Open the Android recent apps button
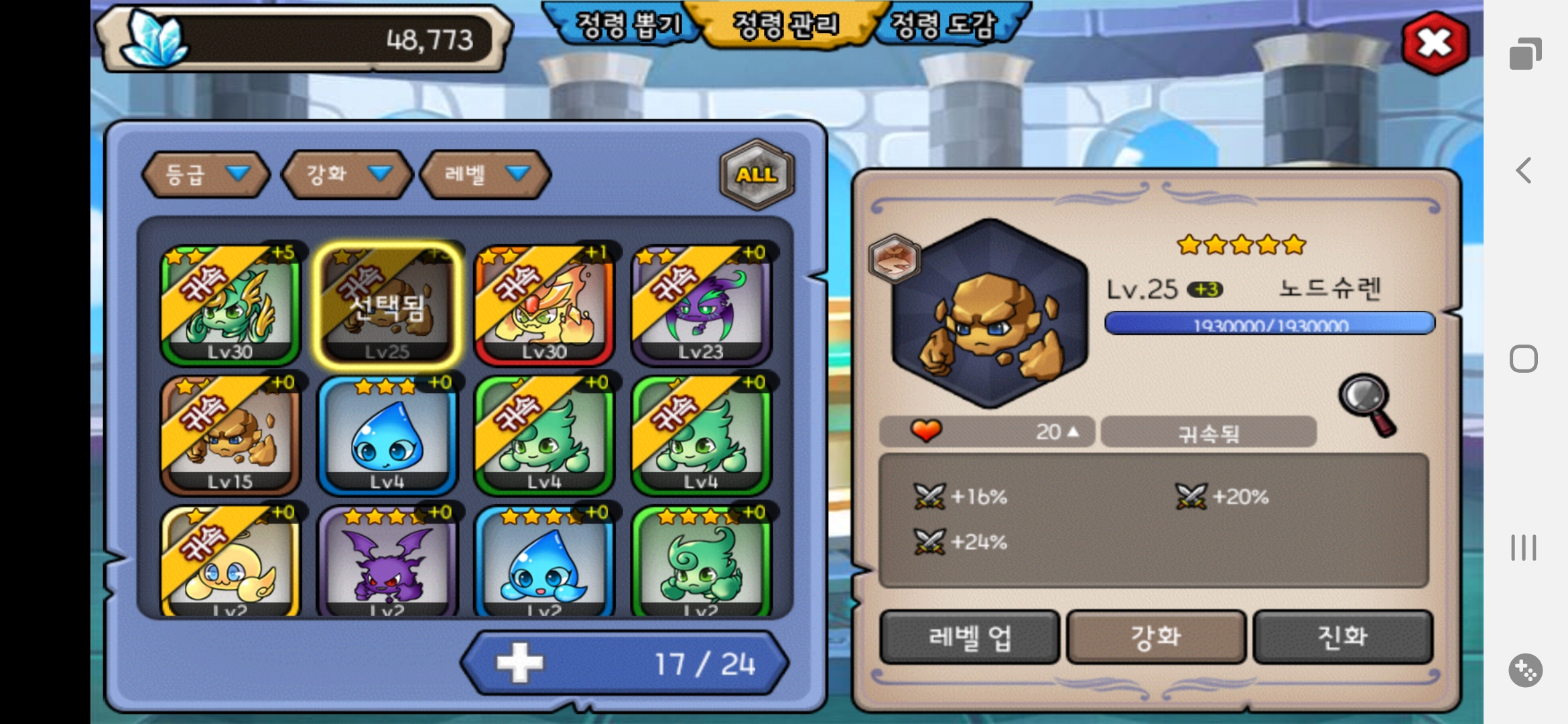Viewport: 1568px width, 724px height. coord(1523,548)
